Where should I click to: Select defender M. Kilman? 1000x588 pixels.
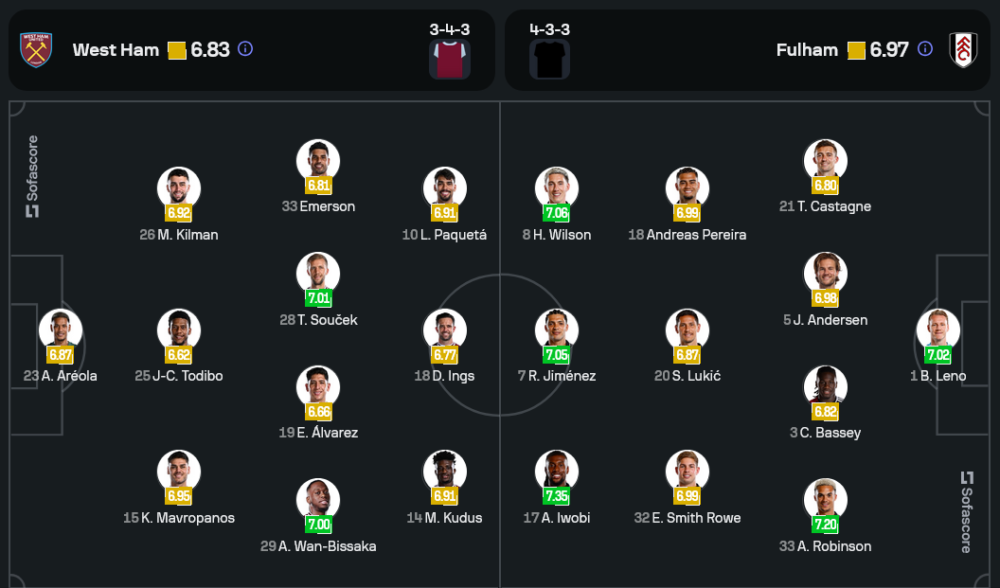[x=179, y=190]
